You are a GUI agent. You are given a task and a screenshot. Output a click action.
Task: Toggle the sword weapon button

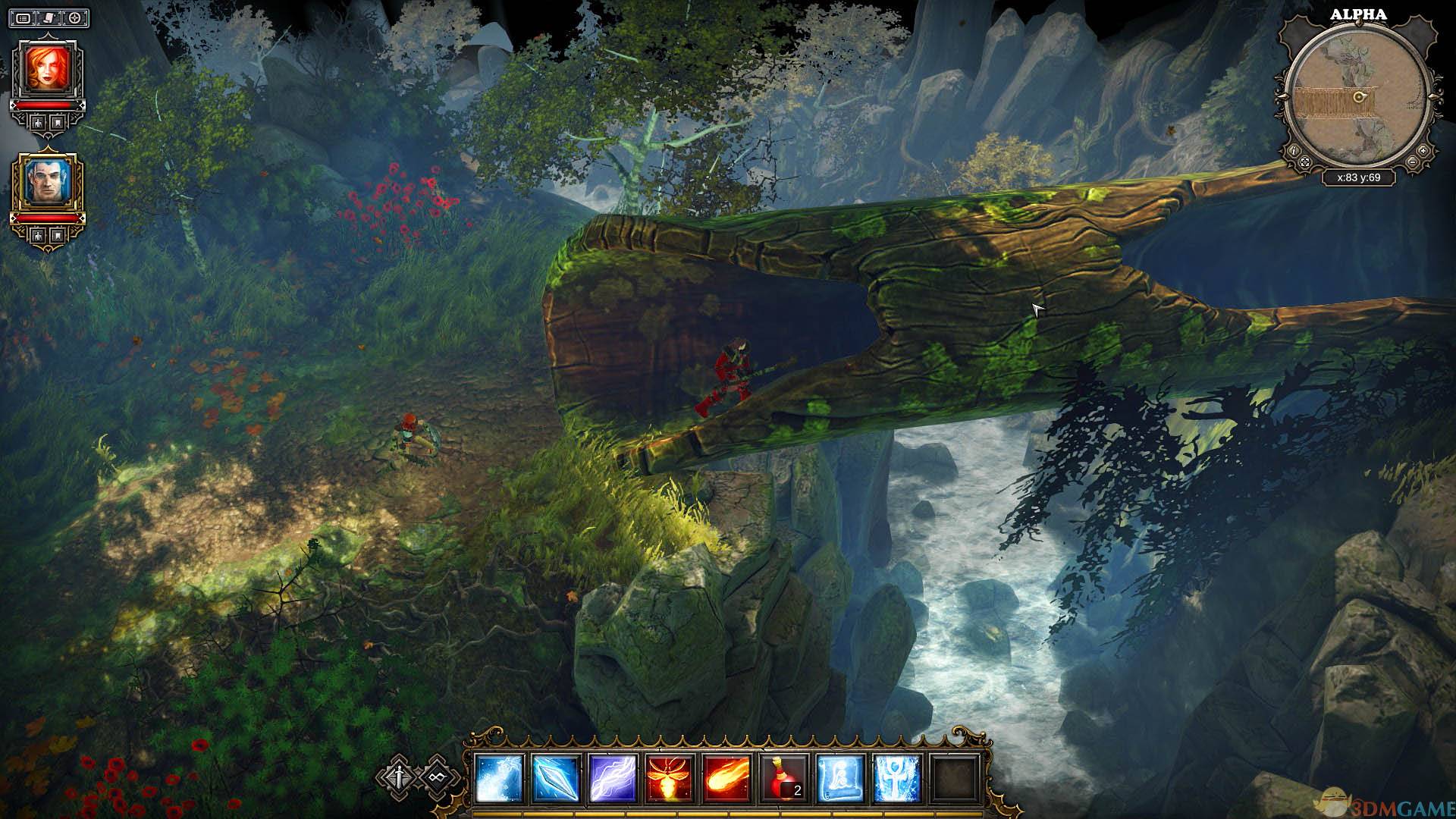click(x=397, y=777)
